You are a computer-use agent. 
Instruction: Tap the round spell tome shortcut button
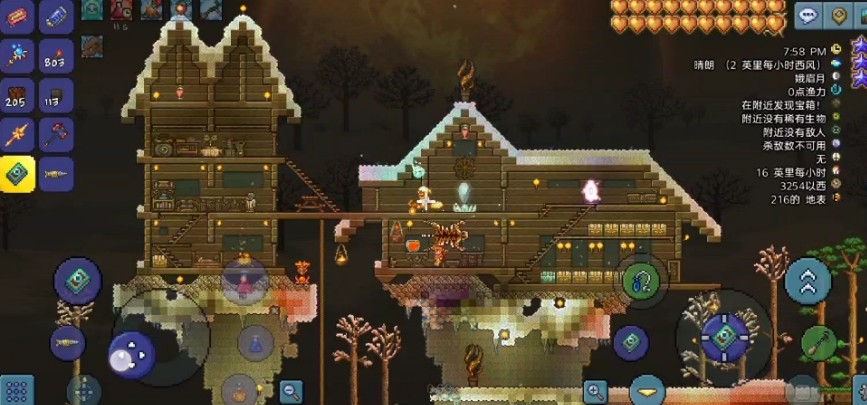78,282
